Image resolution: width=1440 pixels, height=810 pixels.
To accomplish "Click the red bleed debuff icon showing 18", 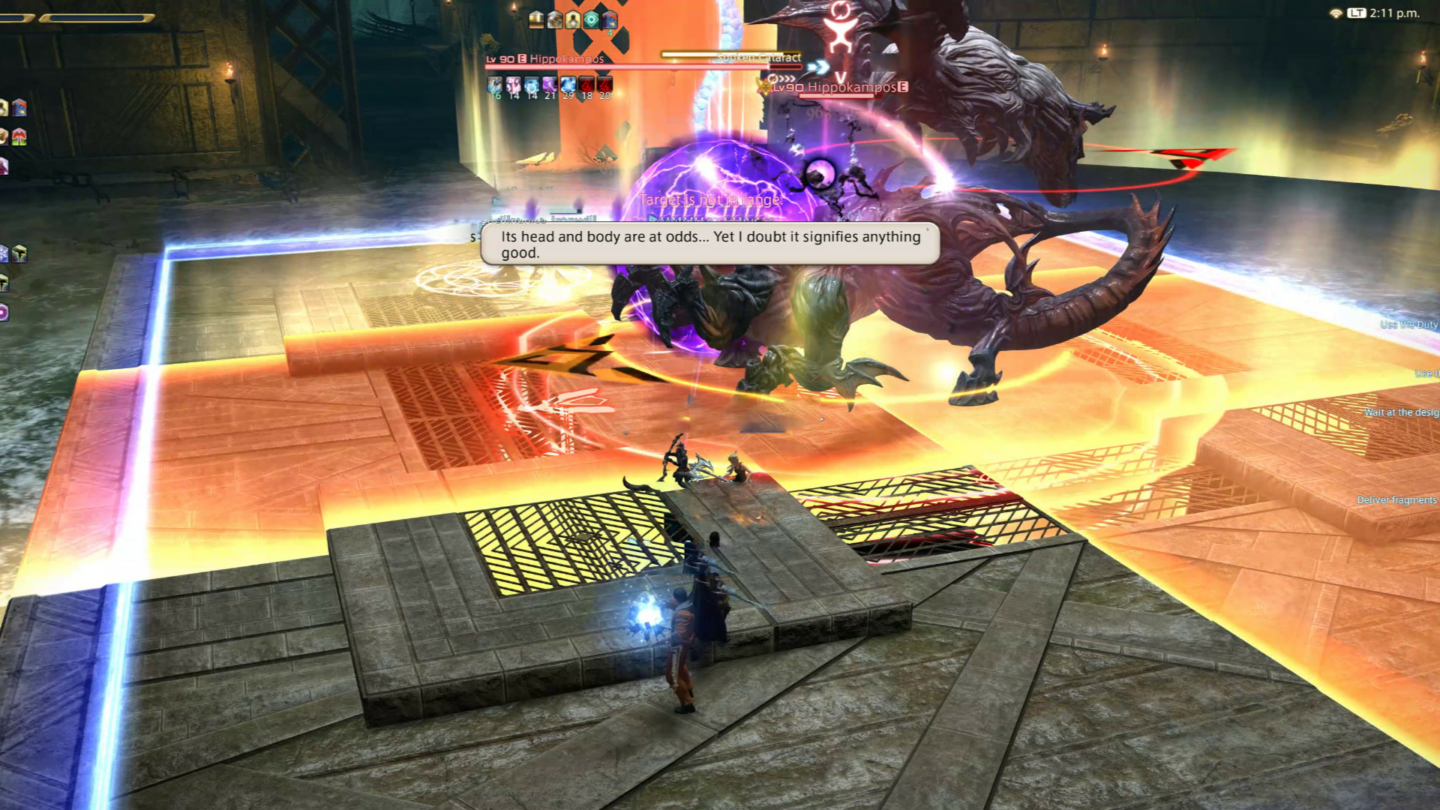I will [587, 86].
